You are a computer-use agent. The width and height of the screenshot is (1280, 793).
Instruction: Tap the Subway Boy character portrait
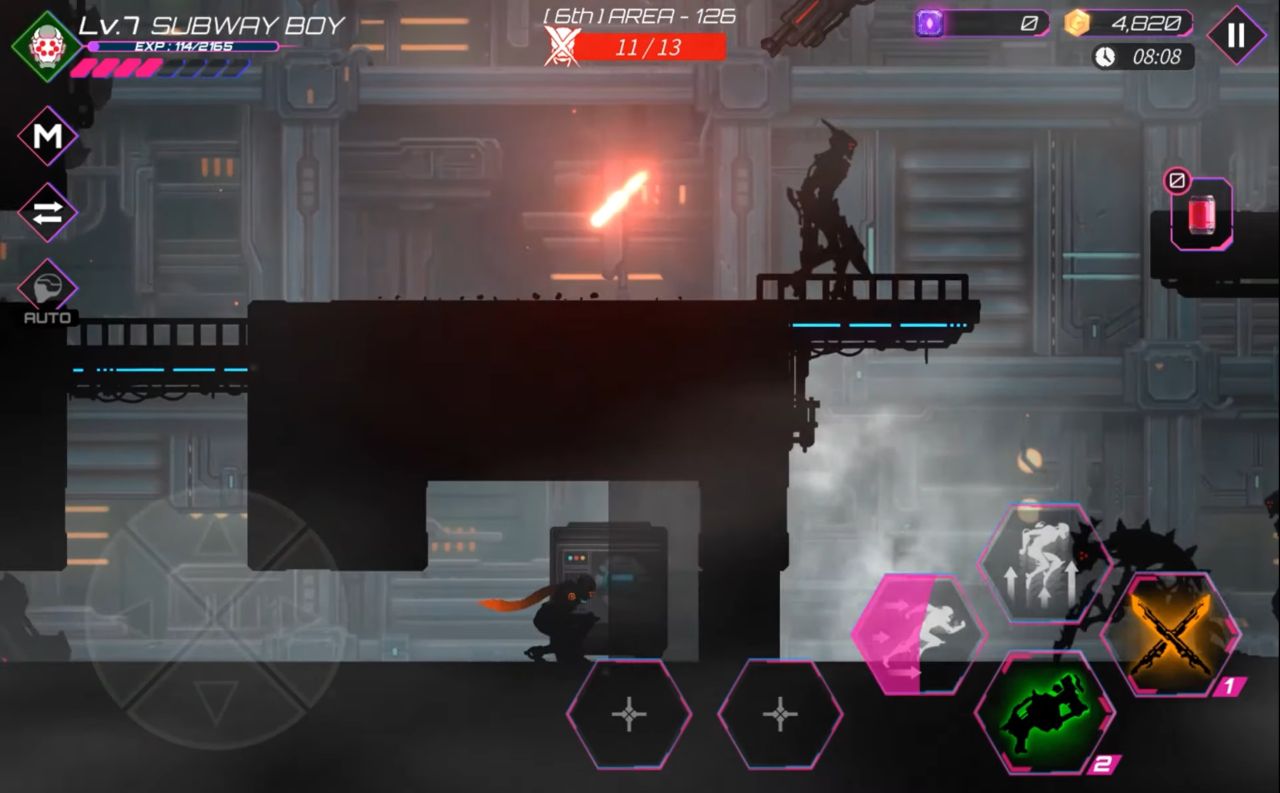45,44
